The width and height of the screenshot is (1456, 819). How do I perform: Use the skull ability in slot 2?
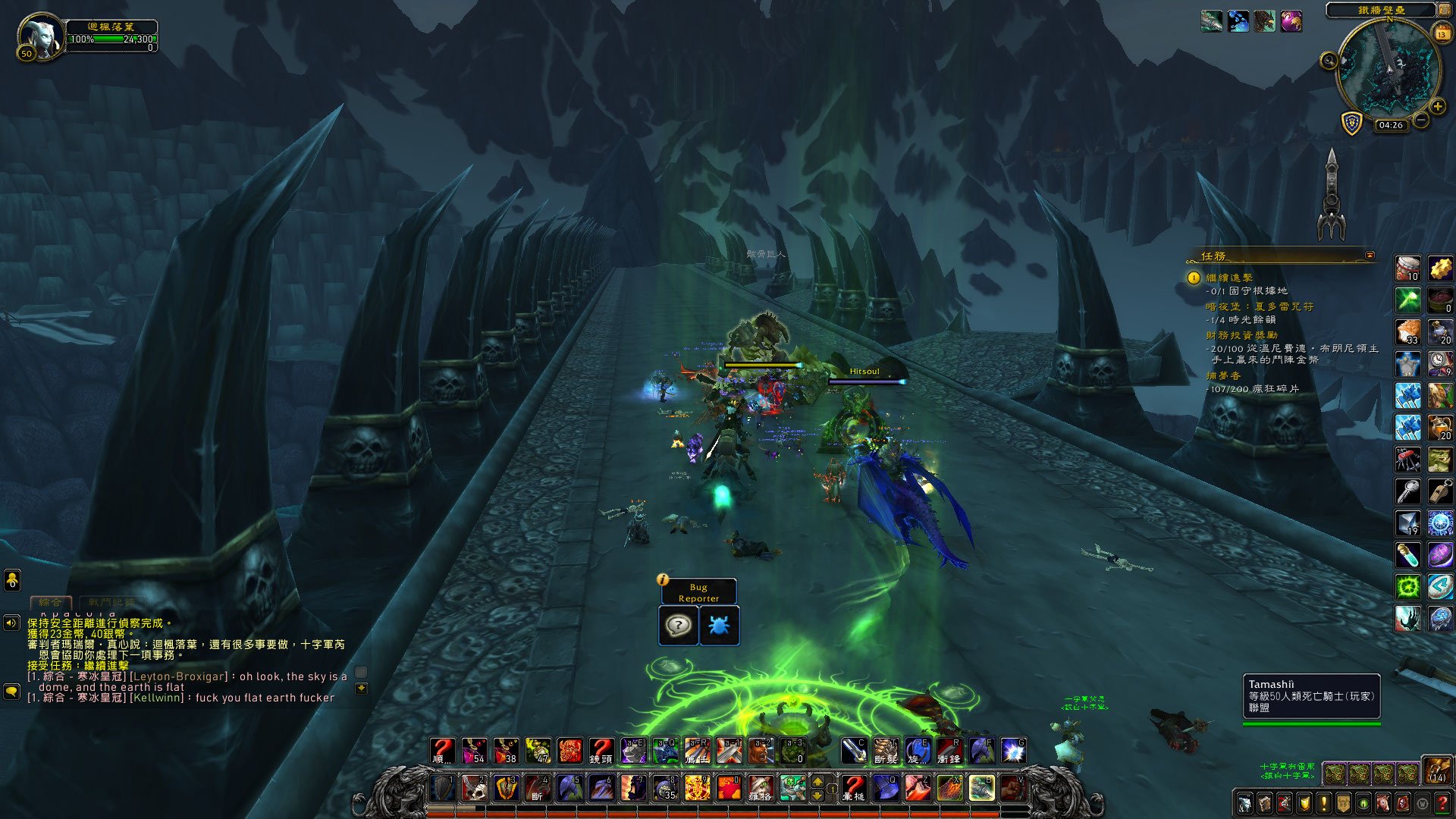pyautogui.click(x=475, y=788)
